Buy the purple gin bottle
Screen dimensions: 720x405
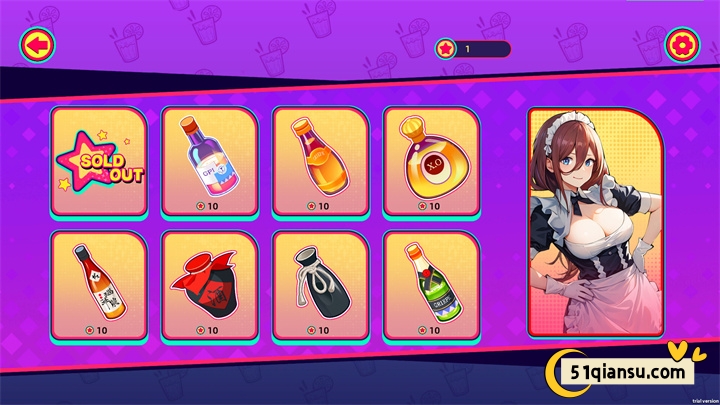(210, 162)
